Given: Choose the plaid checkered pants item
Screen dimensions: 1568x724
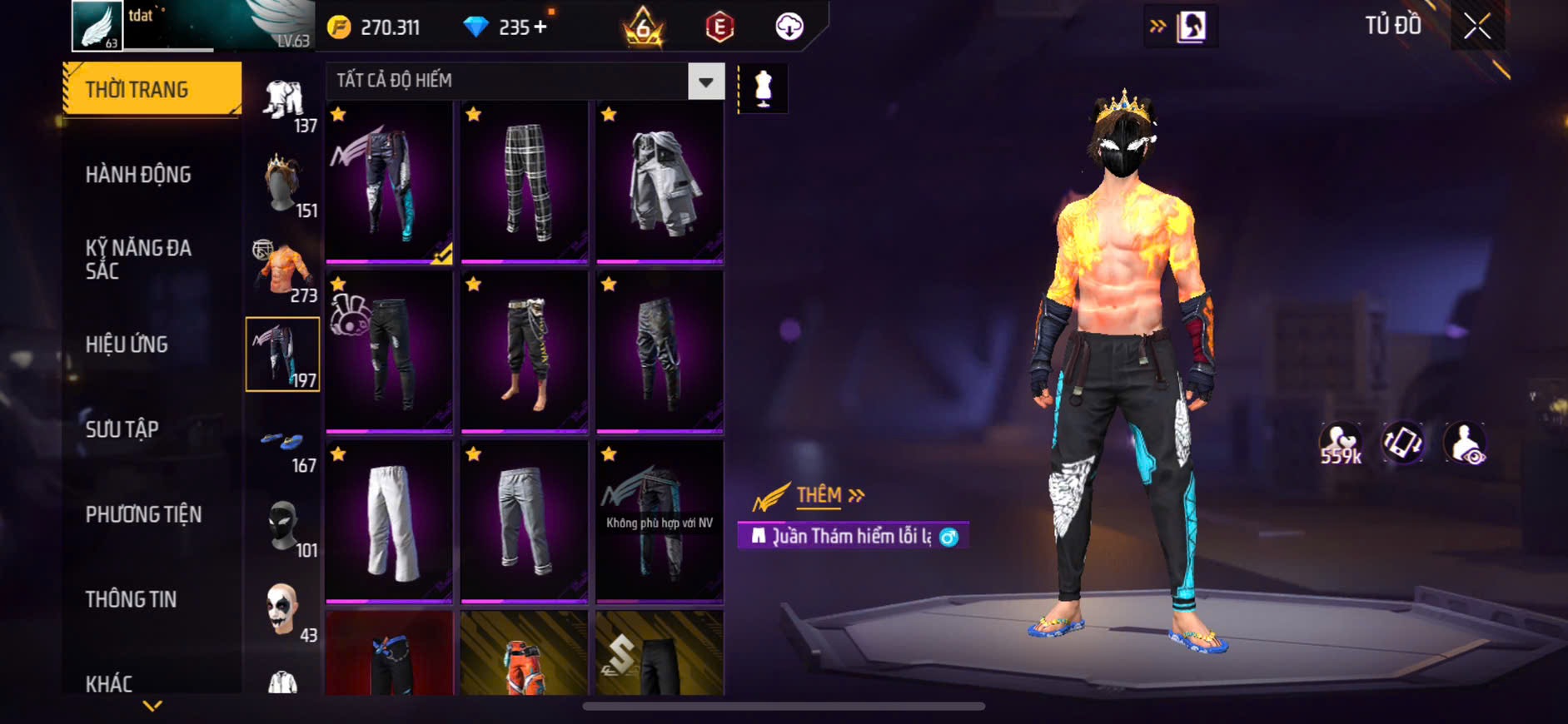Looking at the screenshot, I should [x=525, y=181].
